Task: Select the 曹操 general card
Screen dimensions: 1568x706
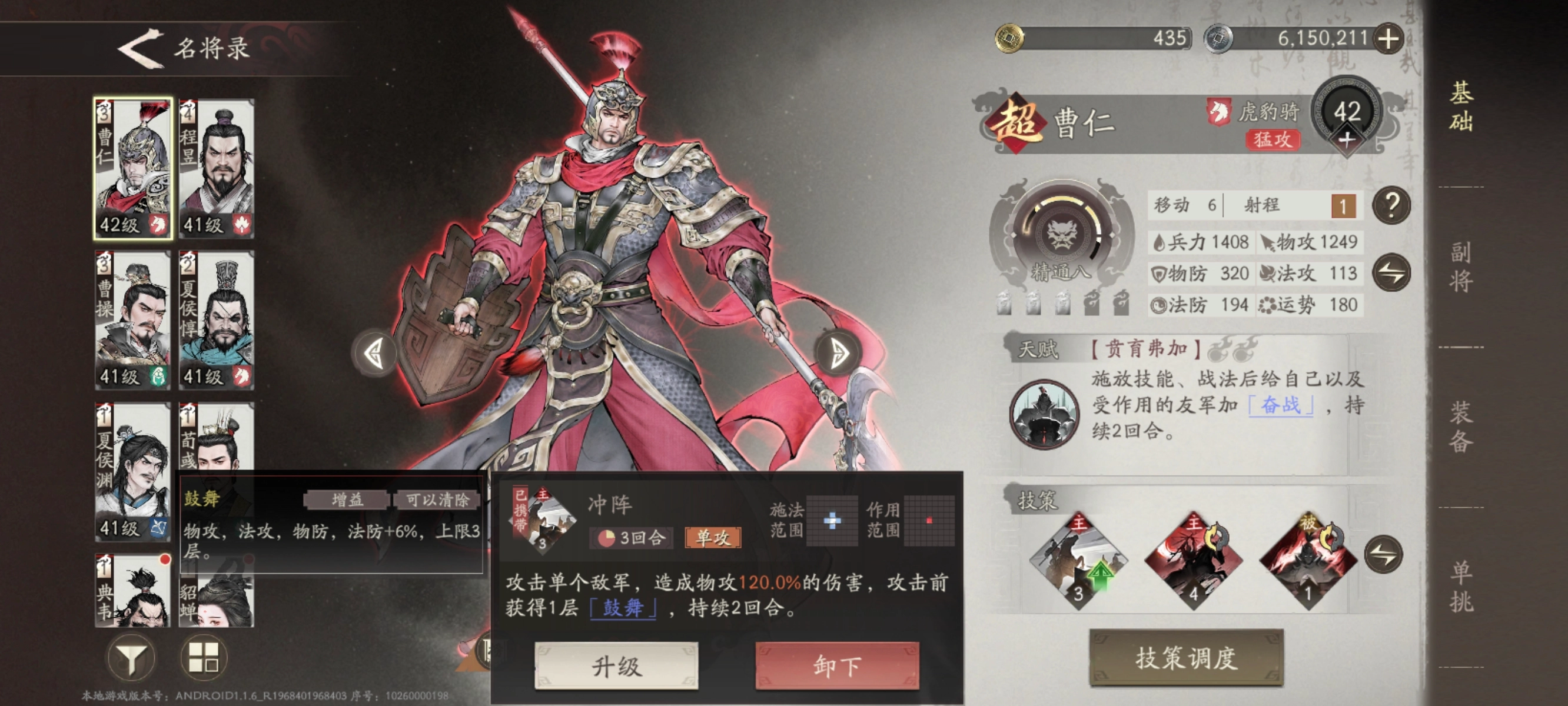Action: pyautogui.click(x=133, y=320)
